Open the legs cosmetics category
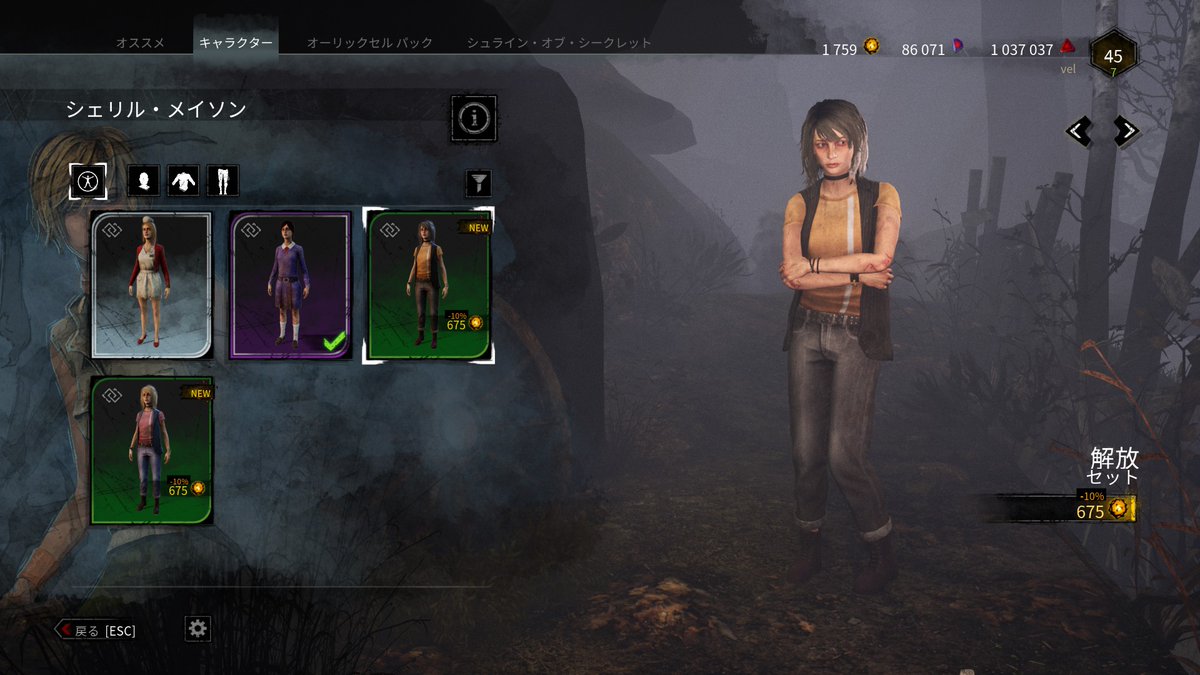 tap(222, 181)
